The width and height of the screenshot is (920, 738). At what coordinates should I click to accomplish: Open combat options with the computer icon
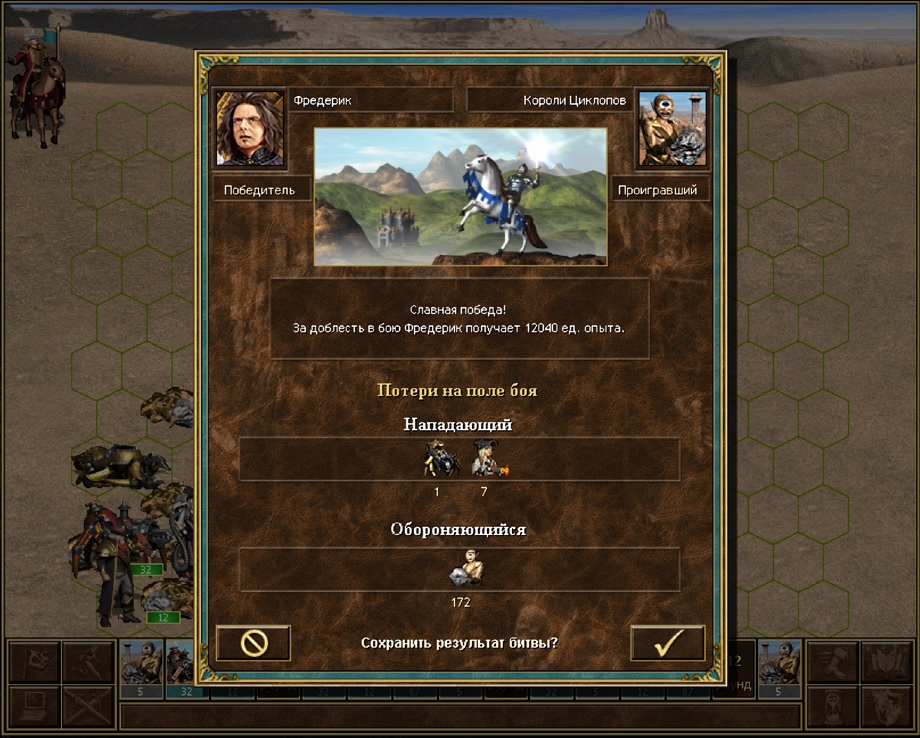pyautogui.click(x=32, y=705)
